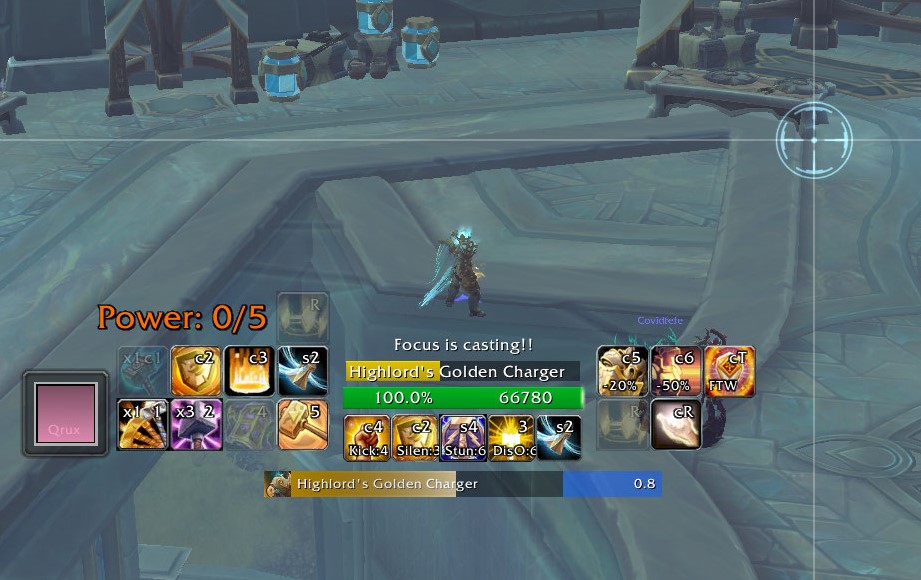The image size is (921, 580).
Task: Click the FTW cooldown icon
Action: (x=729, y=371)
